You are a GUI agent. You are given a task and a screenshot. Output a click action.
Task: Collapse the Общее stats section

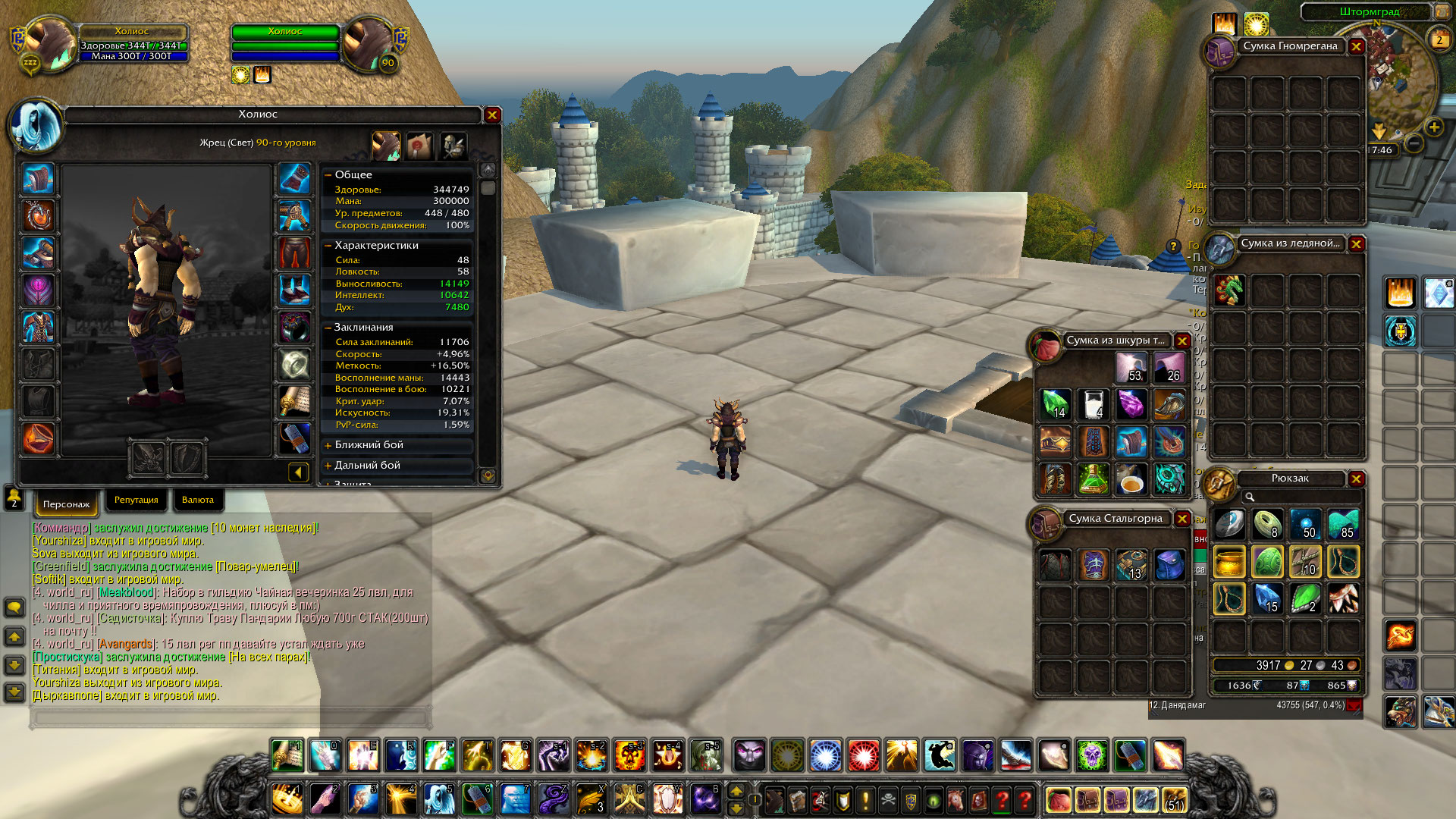[328, 174]
